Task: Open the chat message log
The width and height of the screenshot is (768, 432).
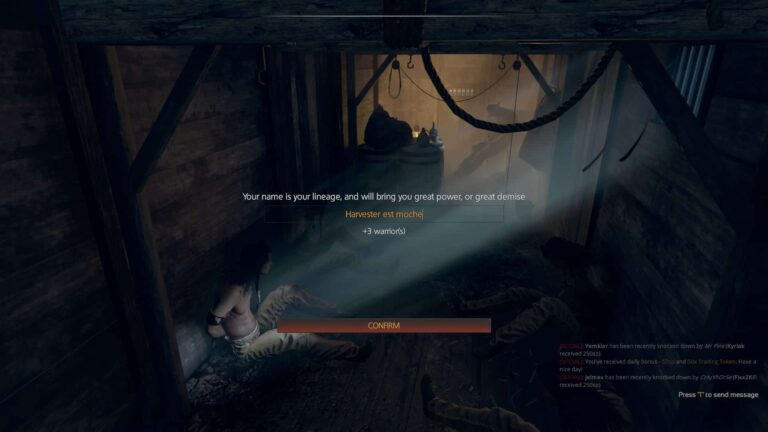Action: coord(657,364)
